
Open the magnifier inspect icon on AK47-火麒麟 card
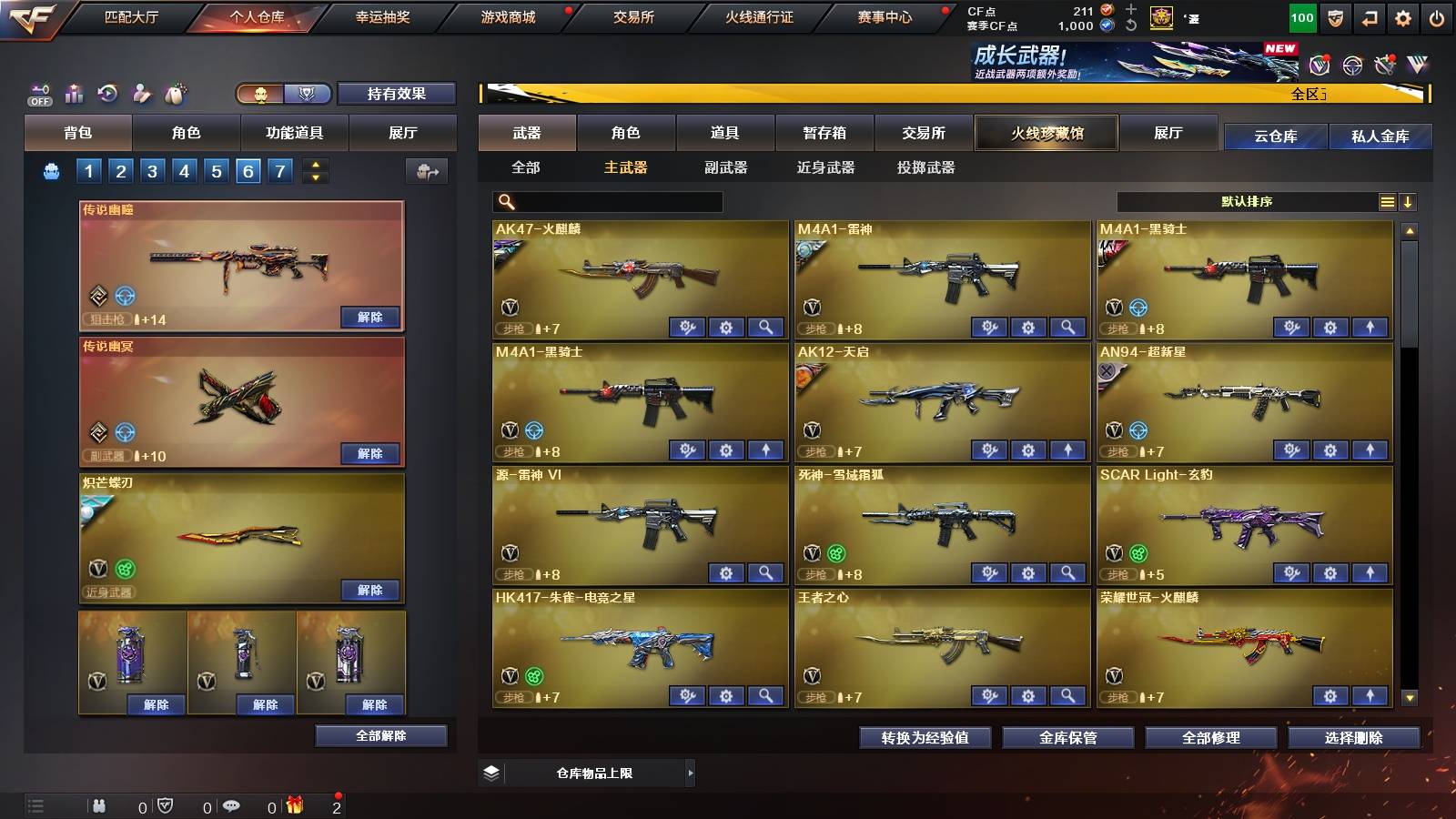tap(767, 325)
